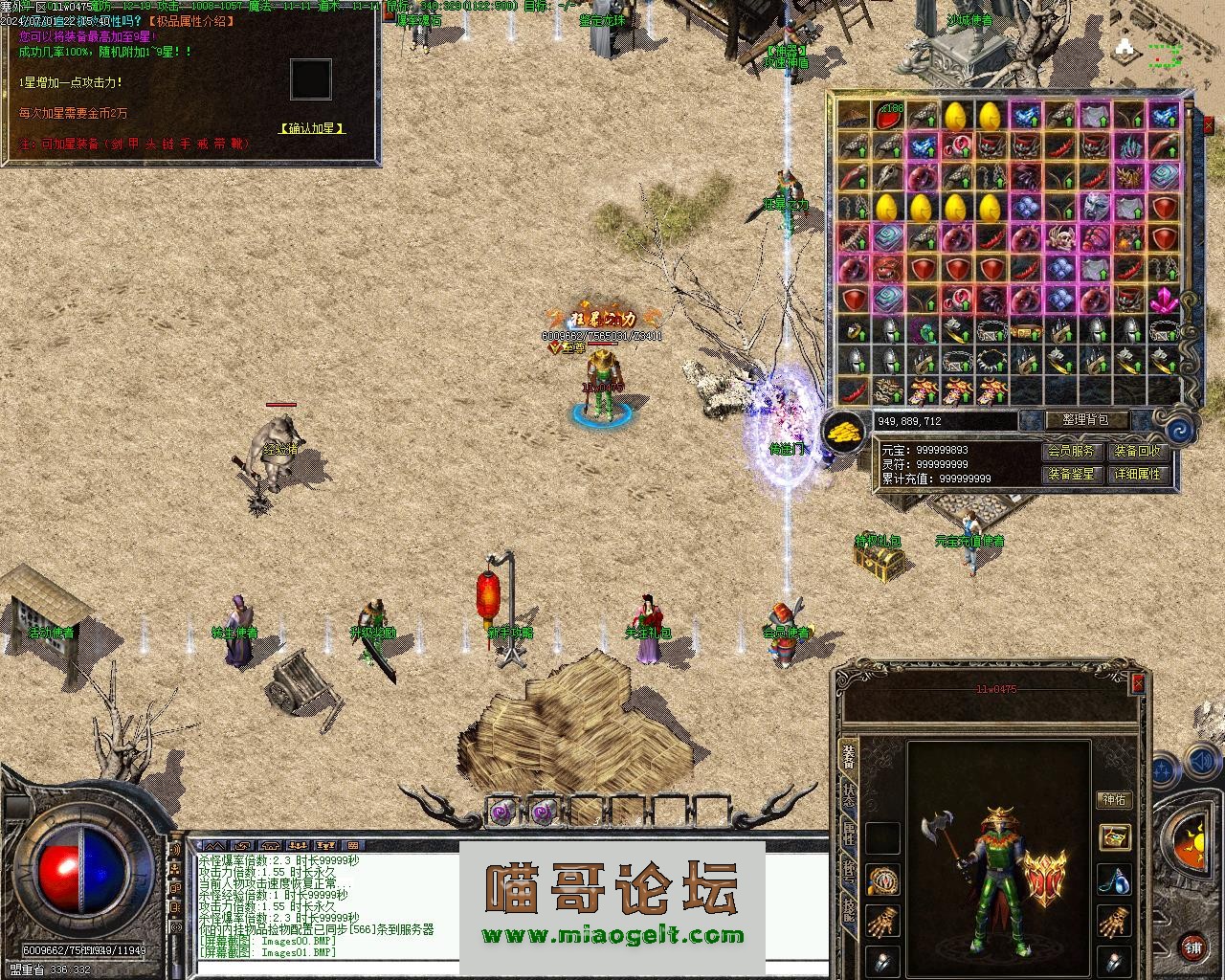Image resolution: width=1225 pixels, height=980 pixels.
Task: Open the red 铺 shop button
Action: pos(1192,948)
